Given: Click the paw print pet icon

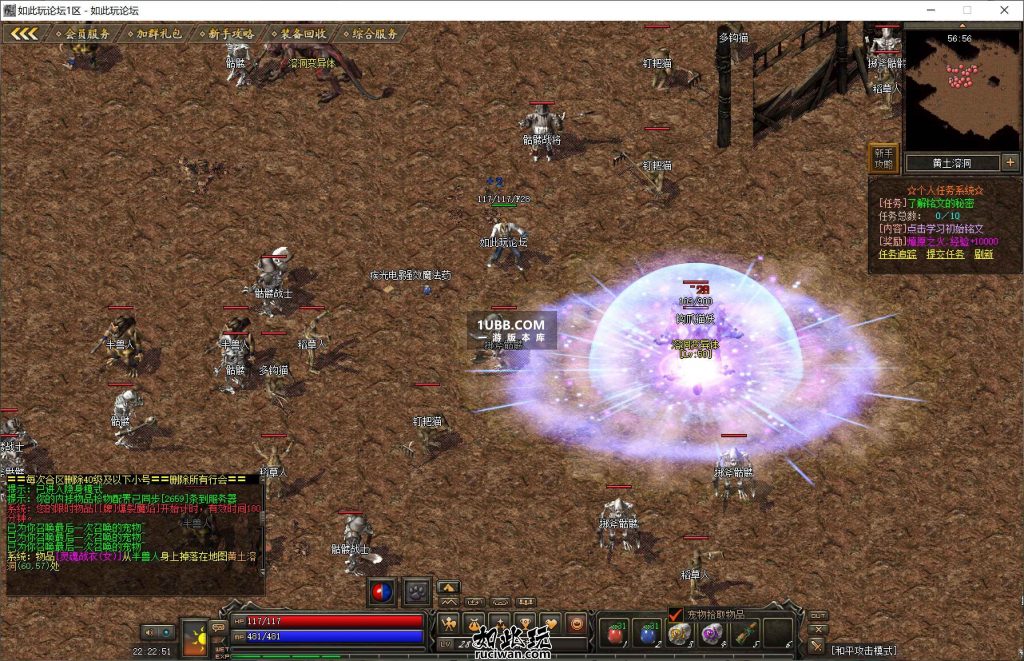Looking at the screenshot, I should [x=416, y=592].
